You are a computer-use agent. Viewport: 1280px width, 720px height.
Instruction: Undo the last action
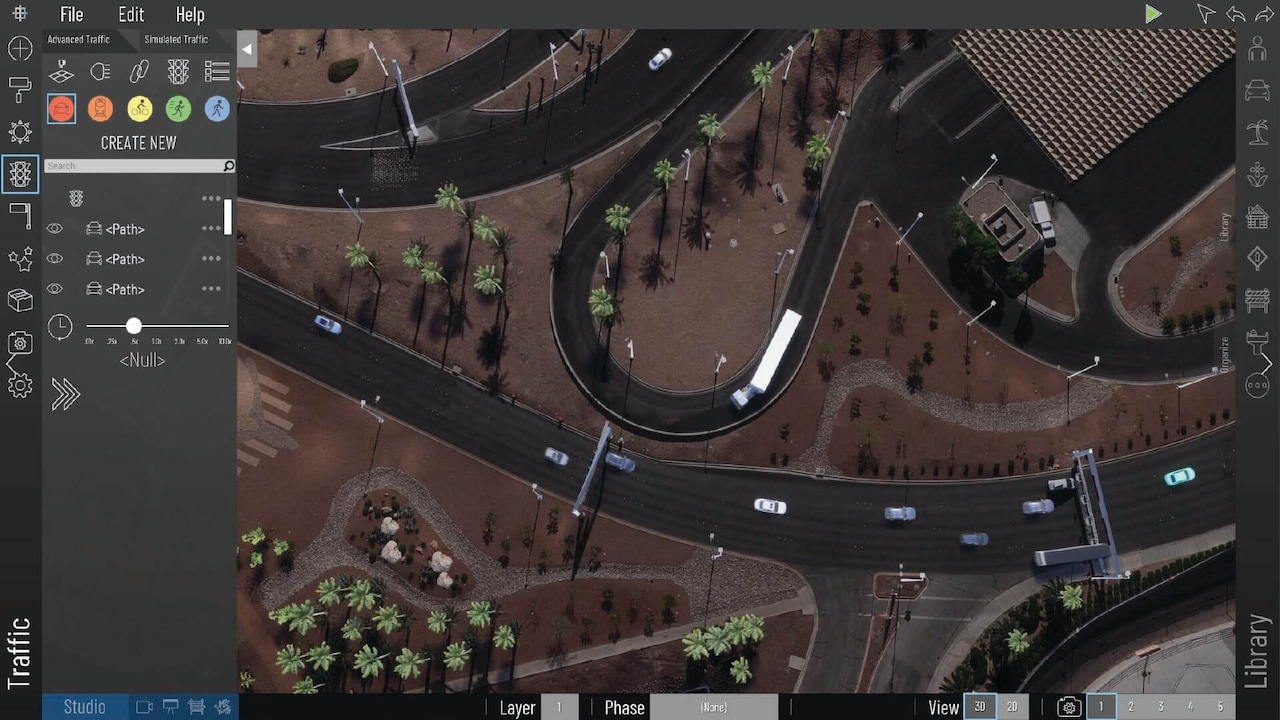pos(1235,14)
